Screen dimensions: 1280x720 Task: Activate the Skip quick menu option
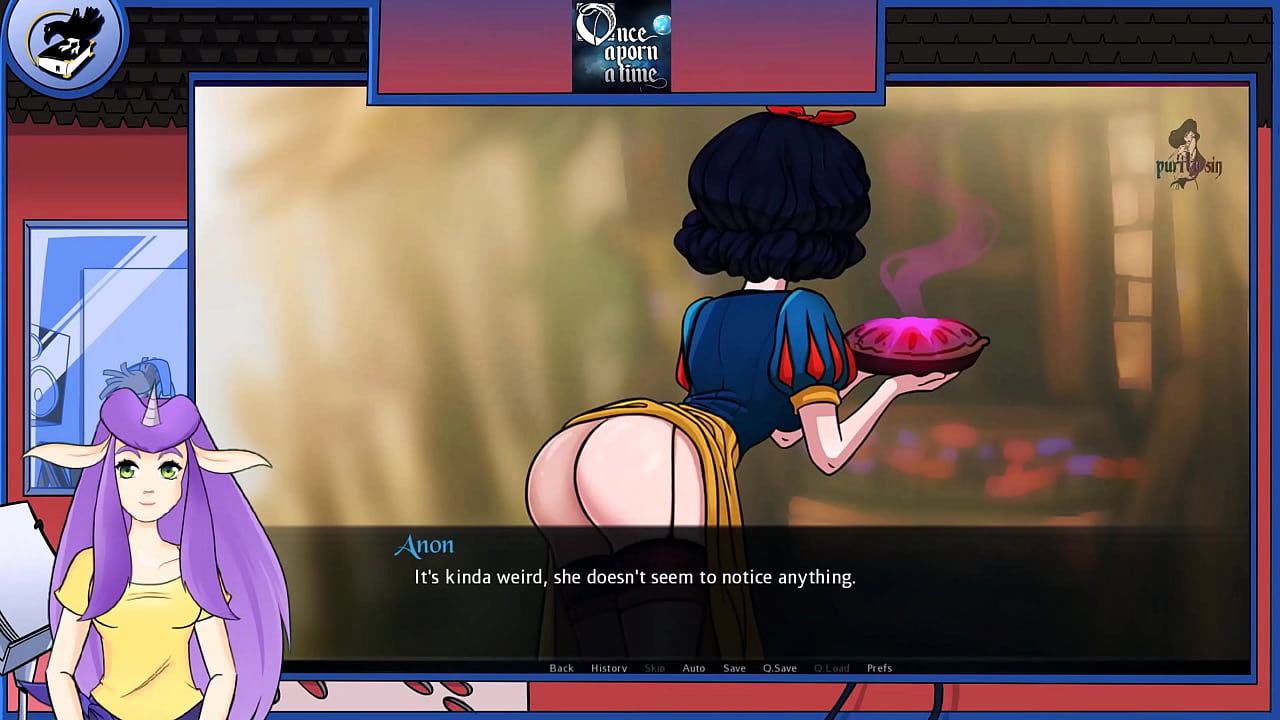coord(654,668)
